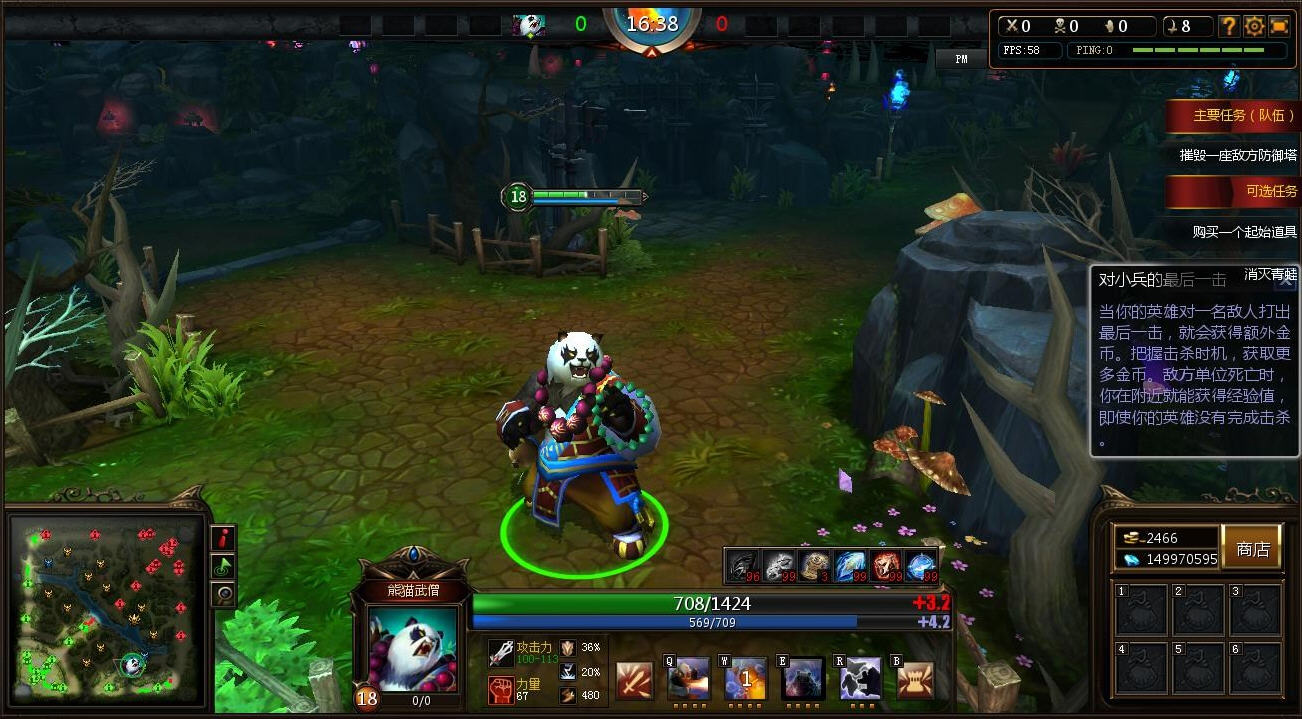Click the crossed swords attack icon

634,680
